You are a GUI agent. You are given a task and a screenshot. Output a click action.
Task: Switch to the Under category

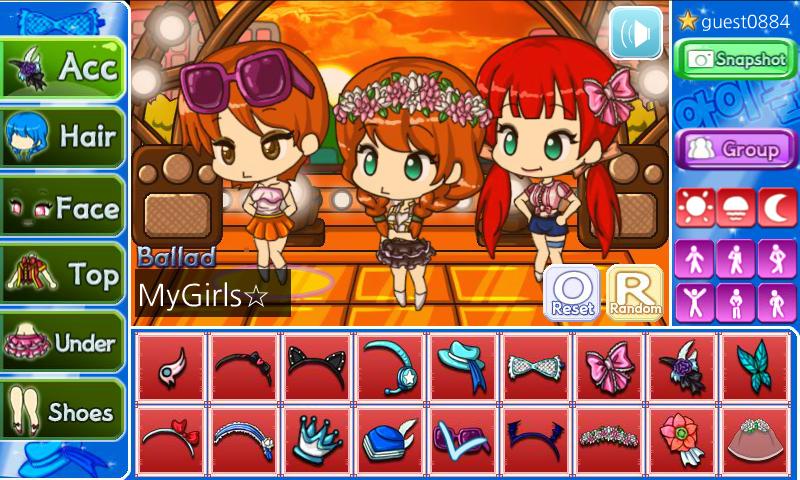click(x=63, y=343)
